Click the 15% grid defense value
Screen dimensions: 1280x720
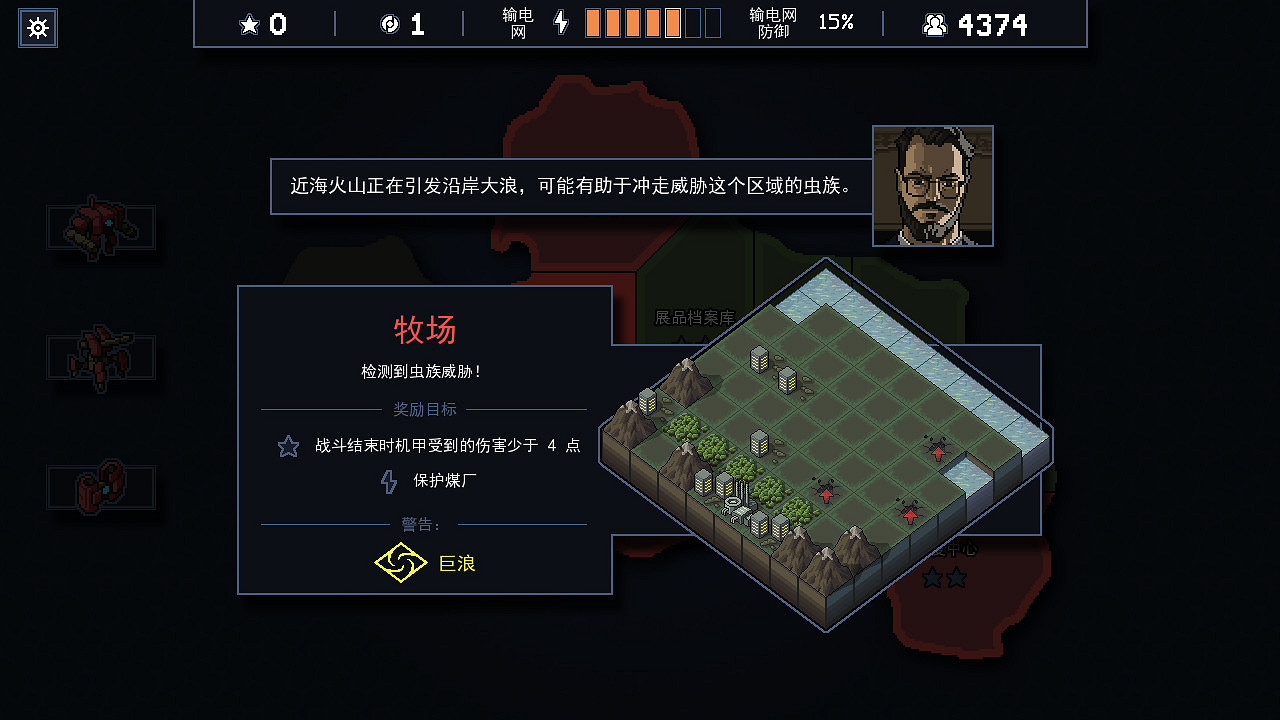point(835,23)
